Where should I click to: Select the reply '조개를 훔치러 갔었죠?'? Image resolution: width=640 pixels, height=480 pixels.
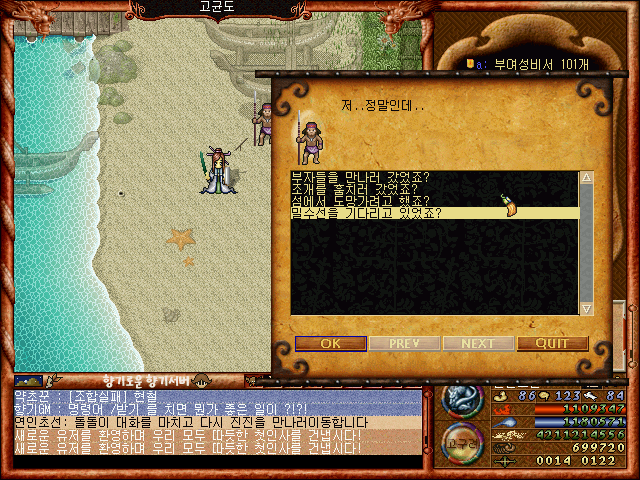point(354,189)
